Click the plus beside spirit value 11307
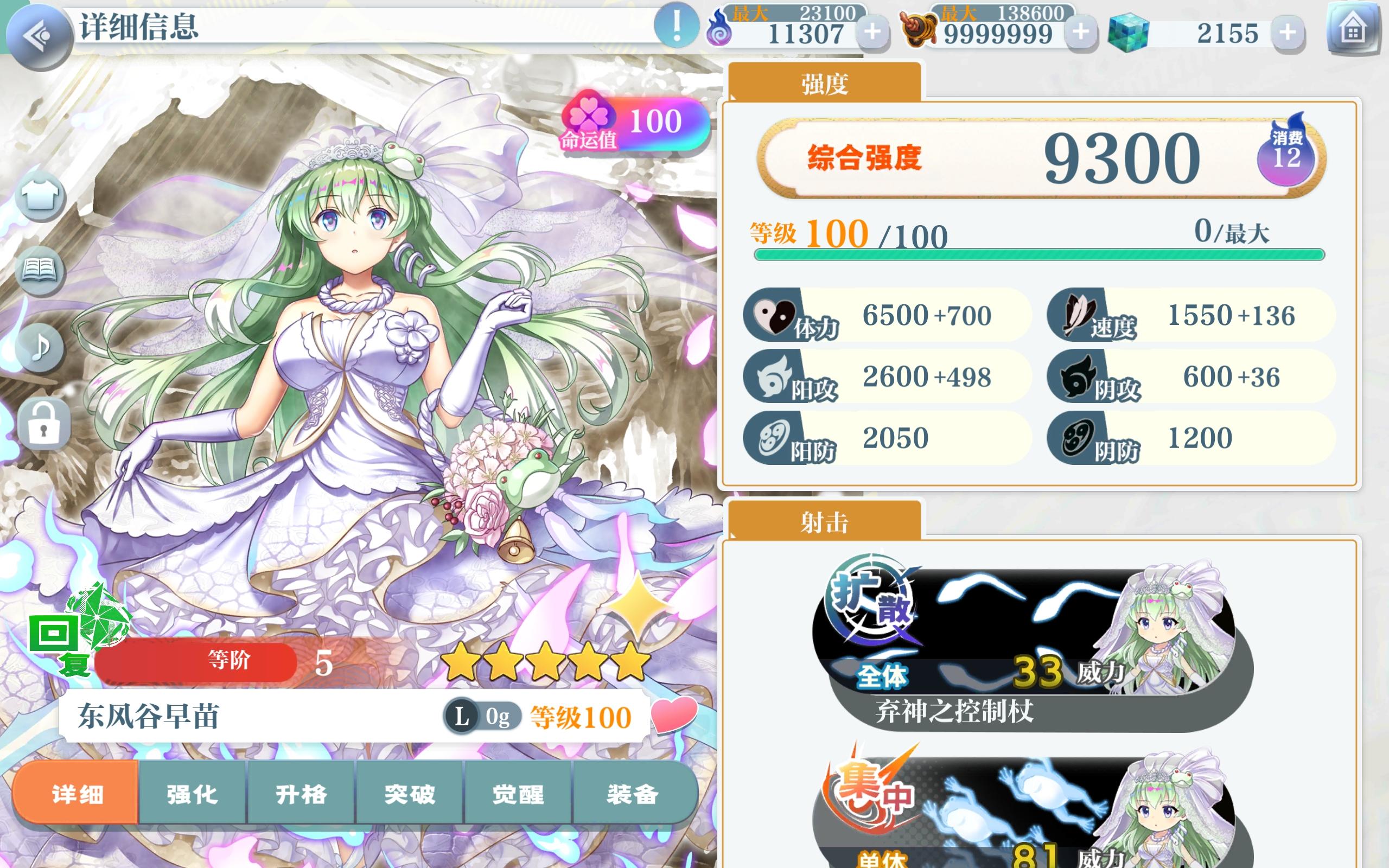This screenshot has width=1389, height=868. 872,32
